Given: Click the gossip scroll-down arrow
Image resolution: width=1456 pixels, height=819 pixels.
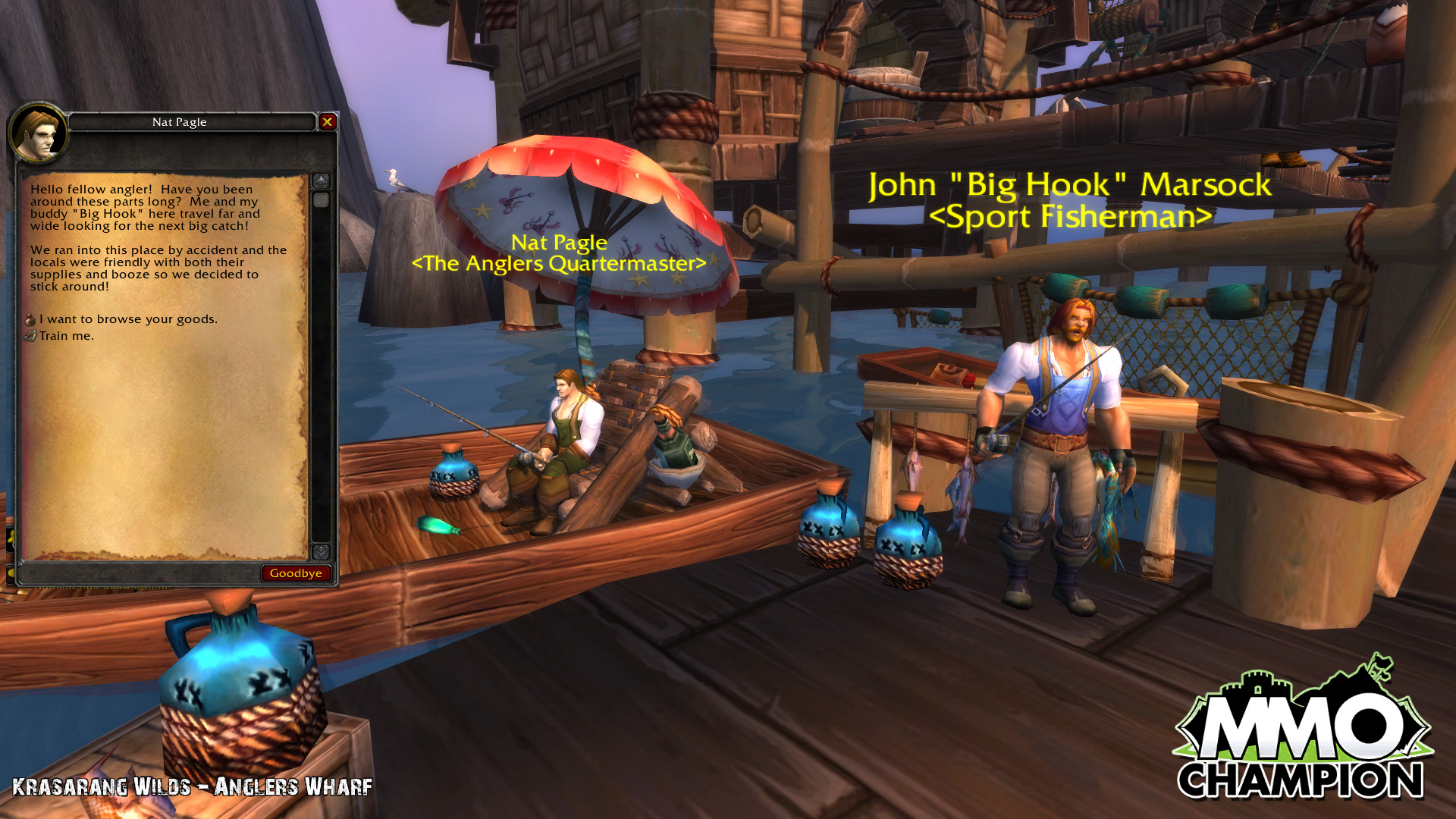Looking at the screenshot, I should pyautogui.click(x=321, y=551).
